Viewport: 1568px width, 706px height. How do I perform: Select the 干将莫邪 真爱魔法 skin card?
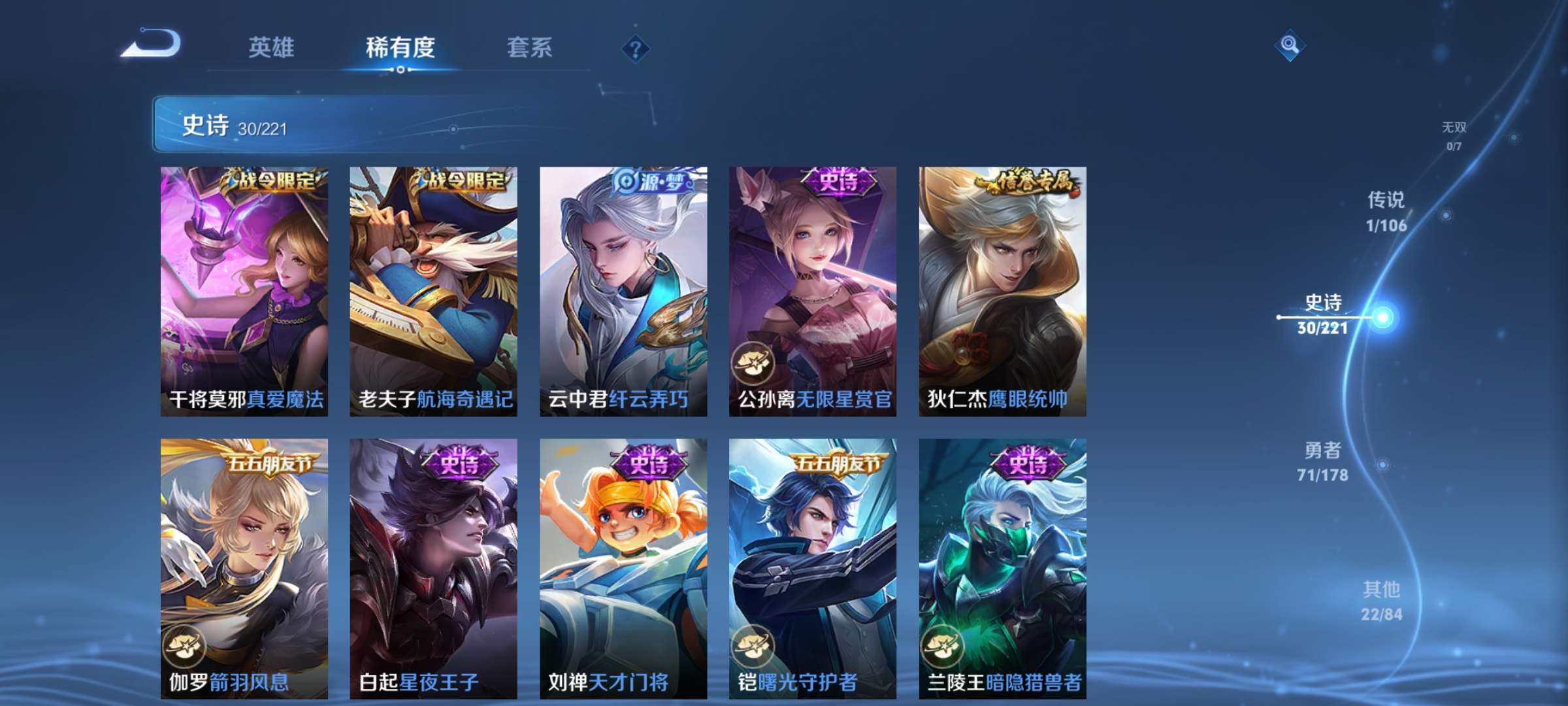244,291
